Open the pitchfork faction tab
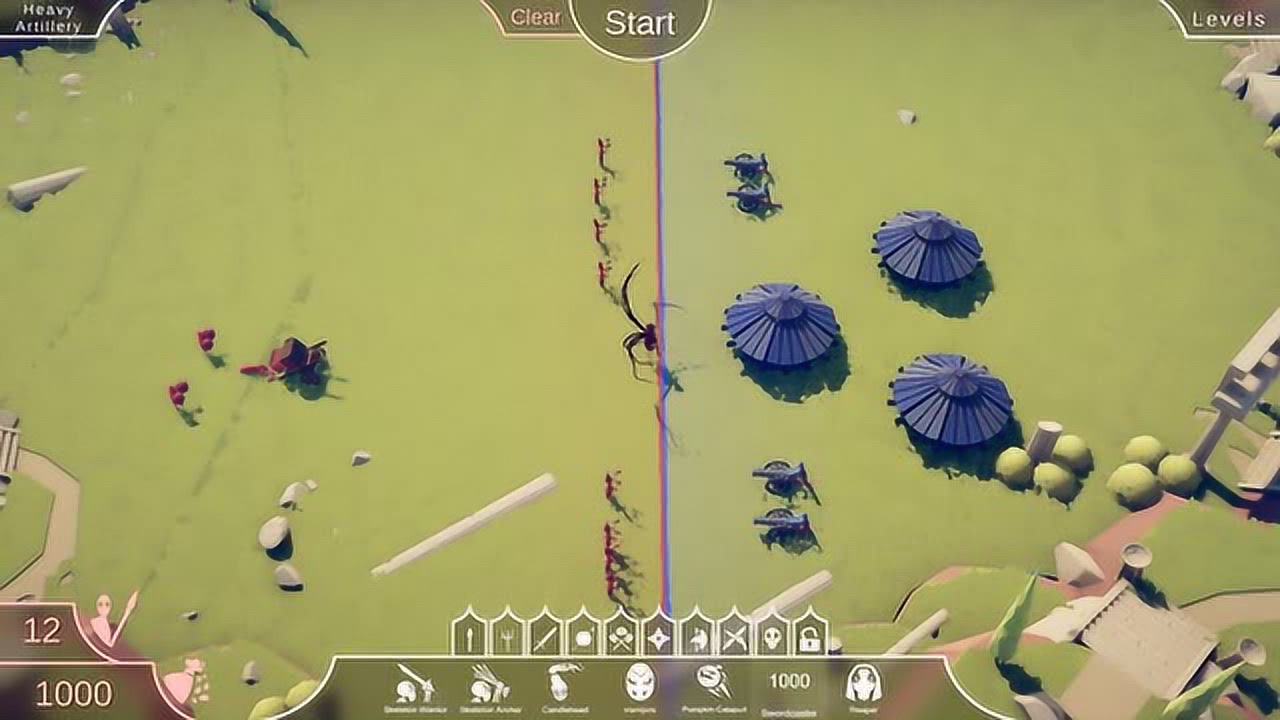This screenshot has height=720, width=1280. tap(507, 636)
